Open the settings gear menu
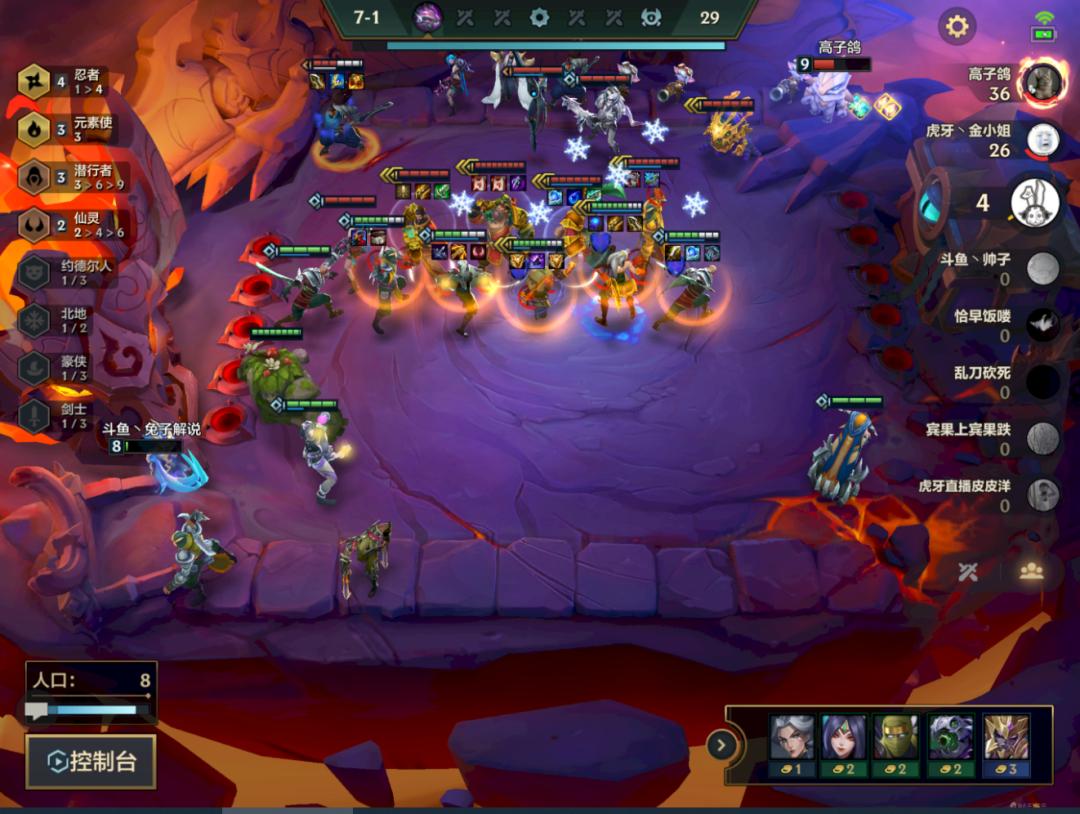The height and width of the screenshot is (814, 1080). coord(957,26)
